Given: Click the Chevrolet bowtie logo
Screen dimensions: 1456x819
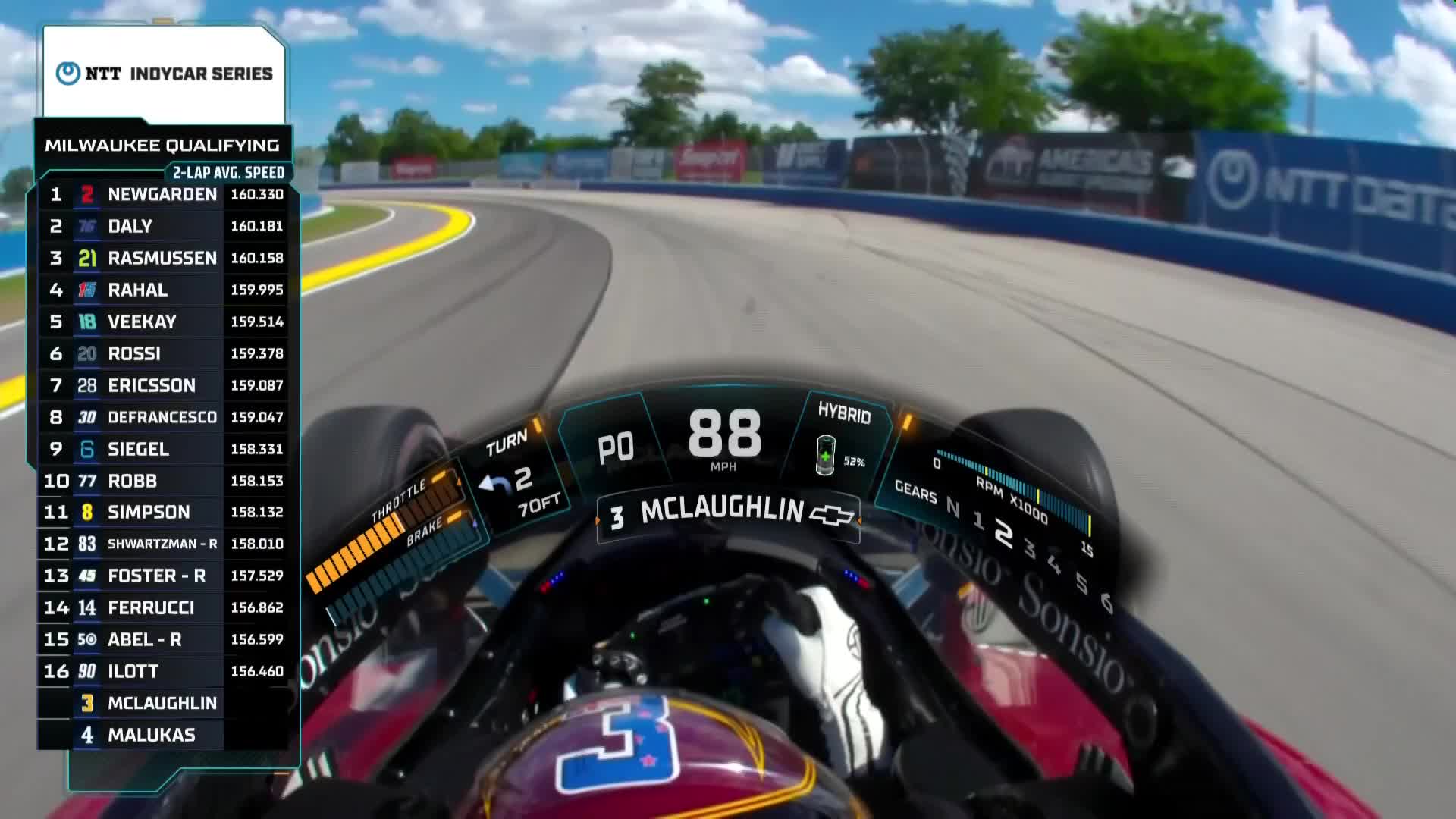Looking at the screenshot, I should click(x=832, y=516).
